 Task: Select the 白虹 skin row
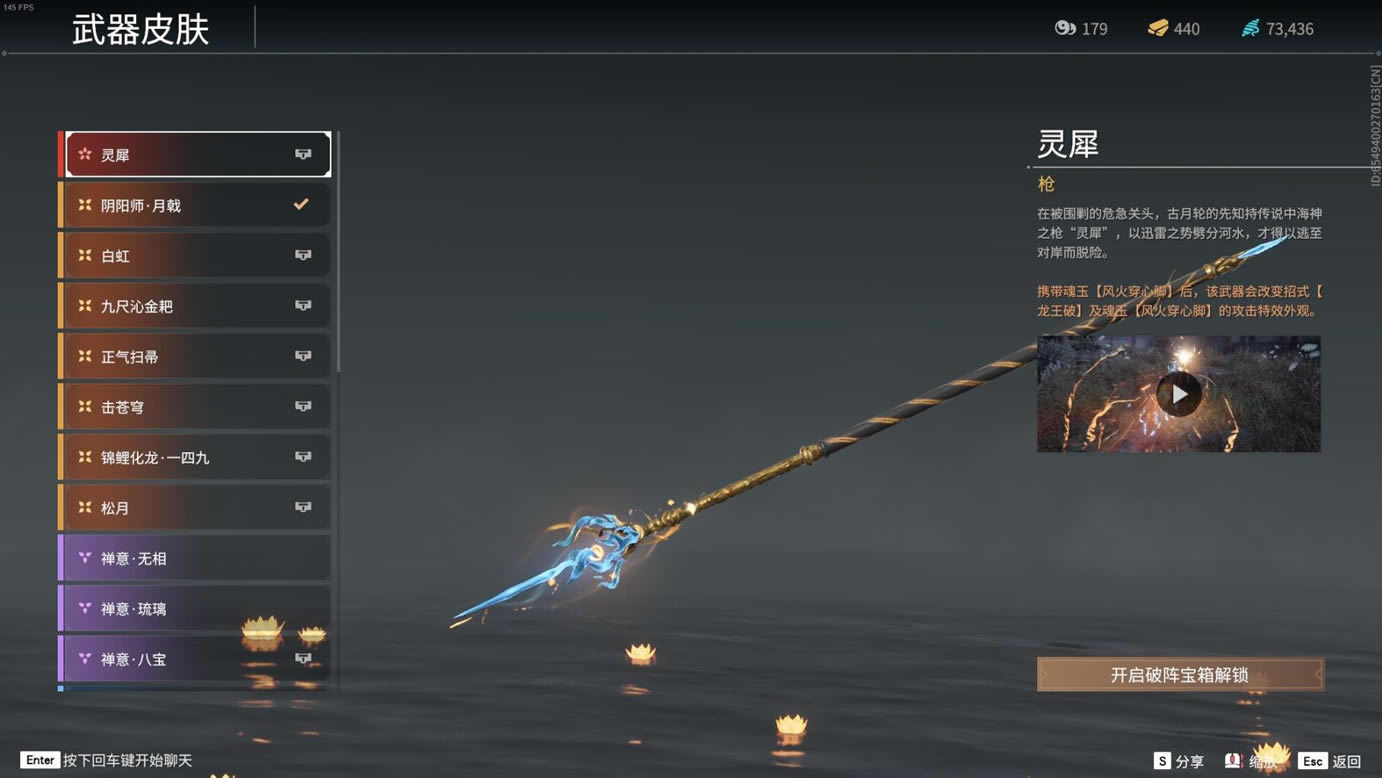(197, 256)
